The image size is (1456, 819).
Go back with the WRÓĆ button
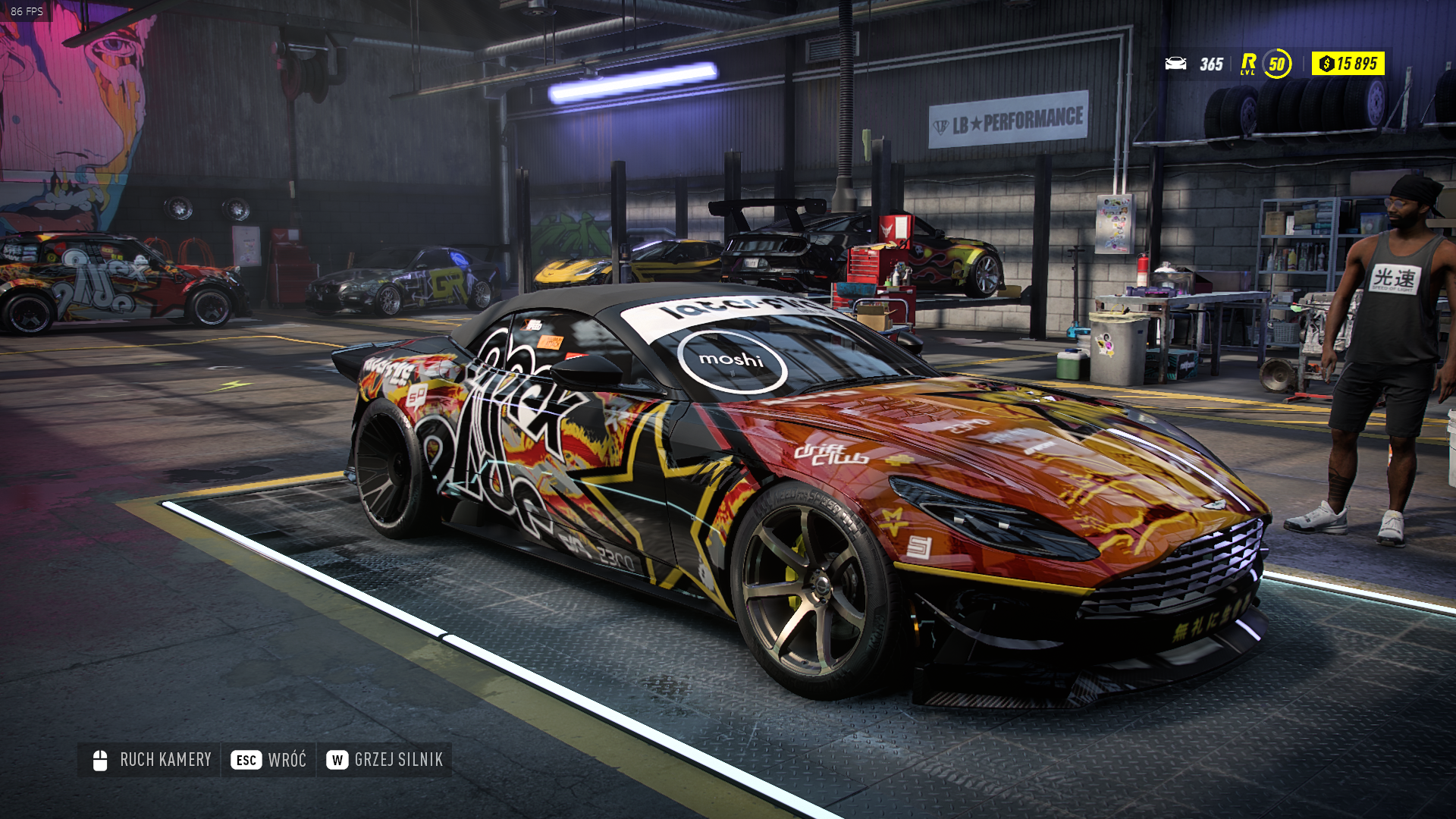(x=269, y=760)
